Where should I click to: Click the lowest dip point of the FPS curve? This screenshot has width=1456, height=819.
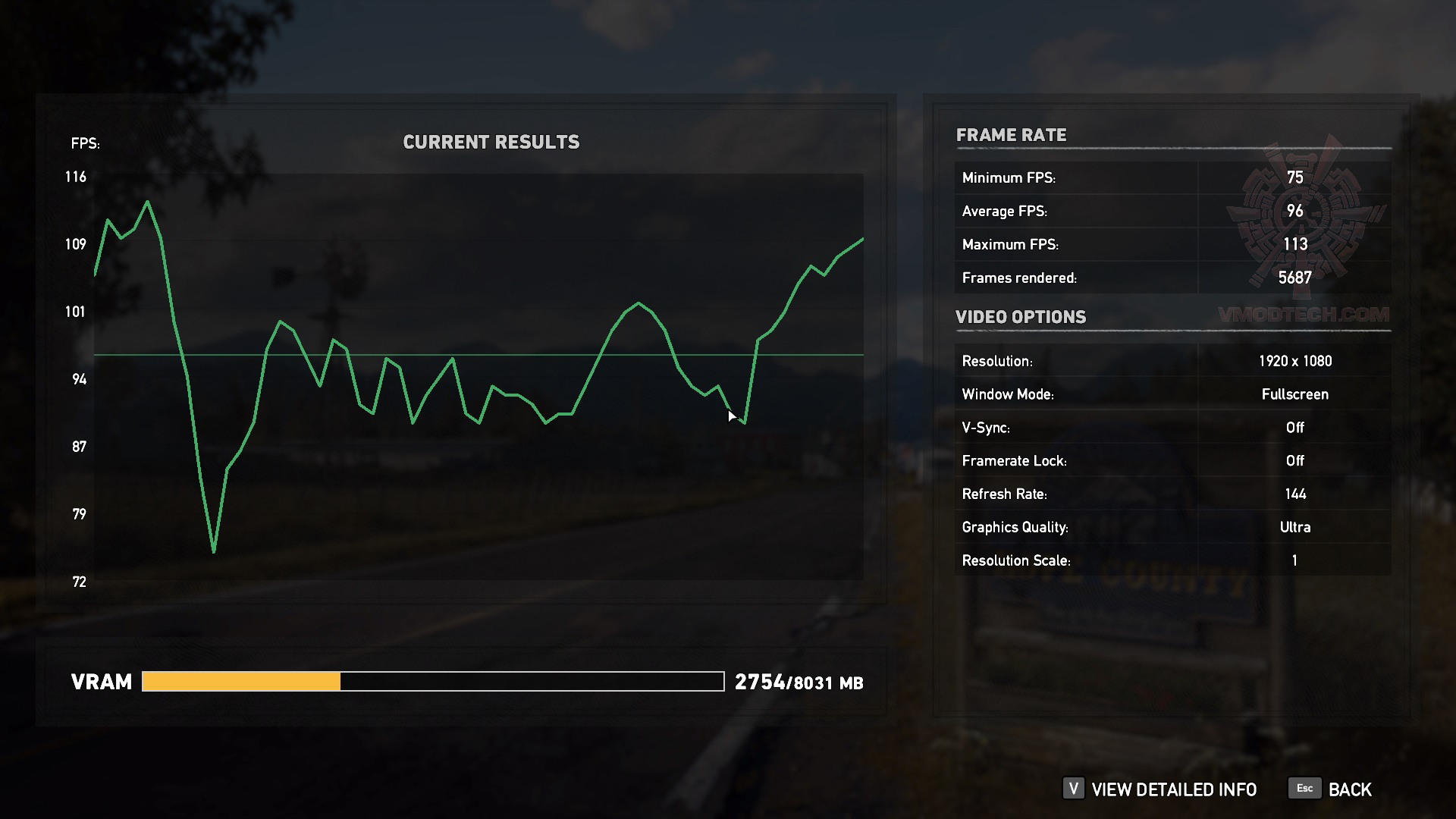[x=213, y=552]
